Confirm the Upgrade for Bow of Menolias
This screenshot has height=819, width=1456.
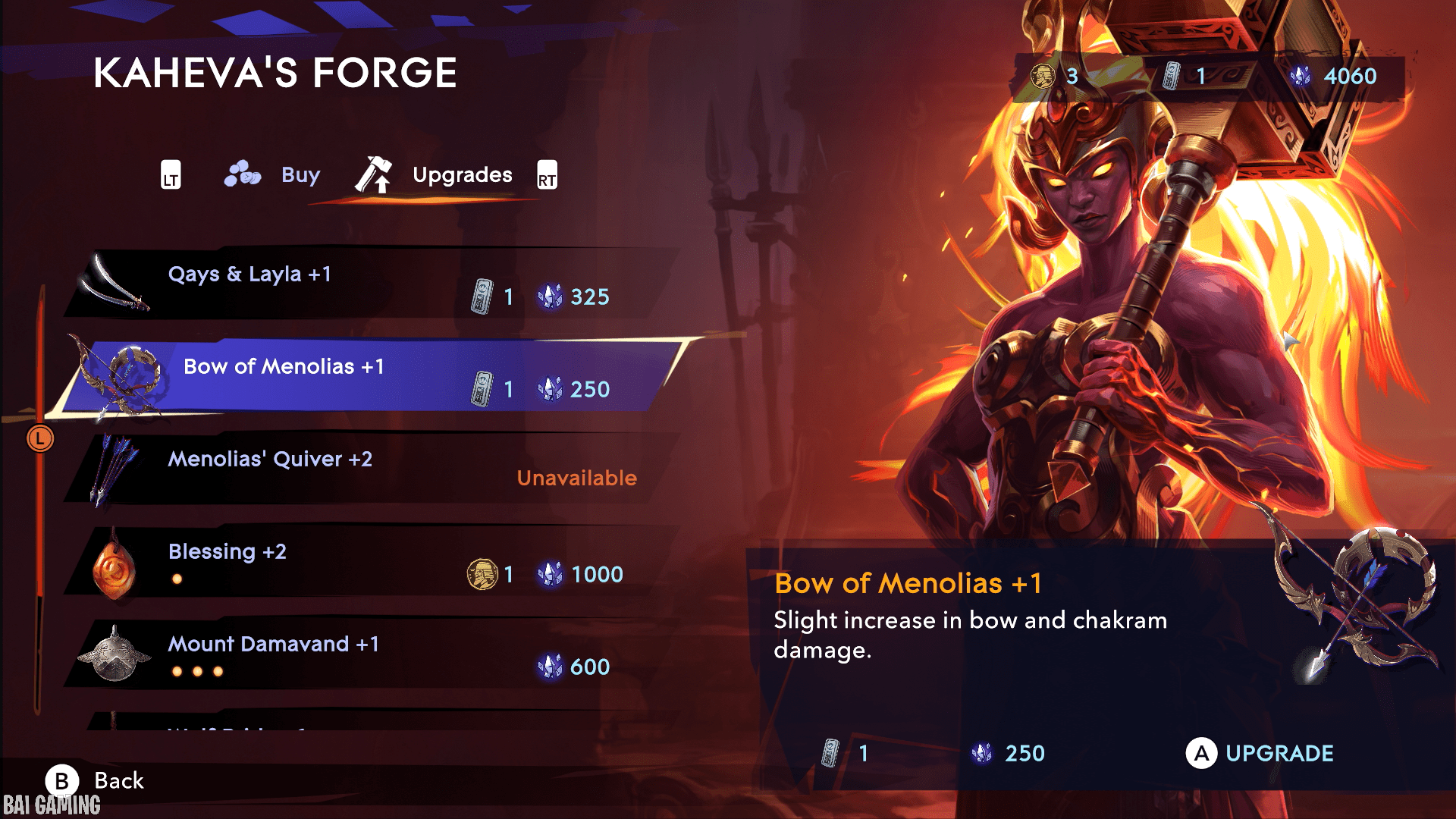click(x=1260, y=753)
